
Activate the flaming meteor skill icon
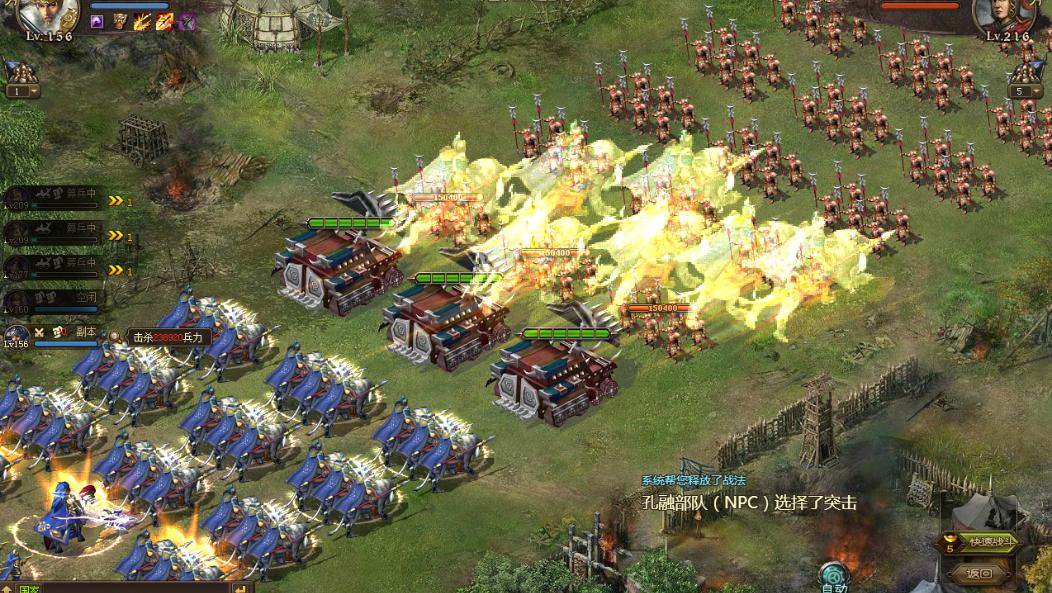pyautogui.click(x=142, y=21)
